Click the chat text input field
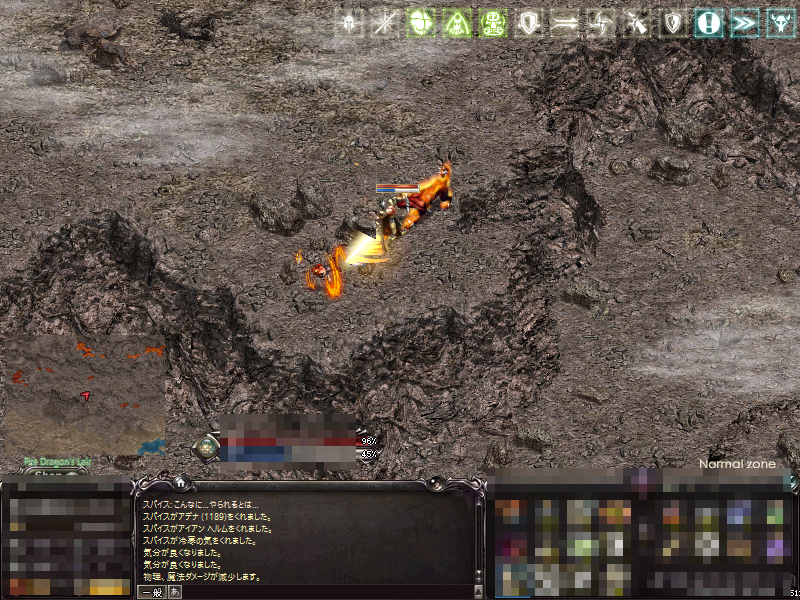This screenshot has width=800, height=600. [x=320, y=592]
